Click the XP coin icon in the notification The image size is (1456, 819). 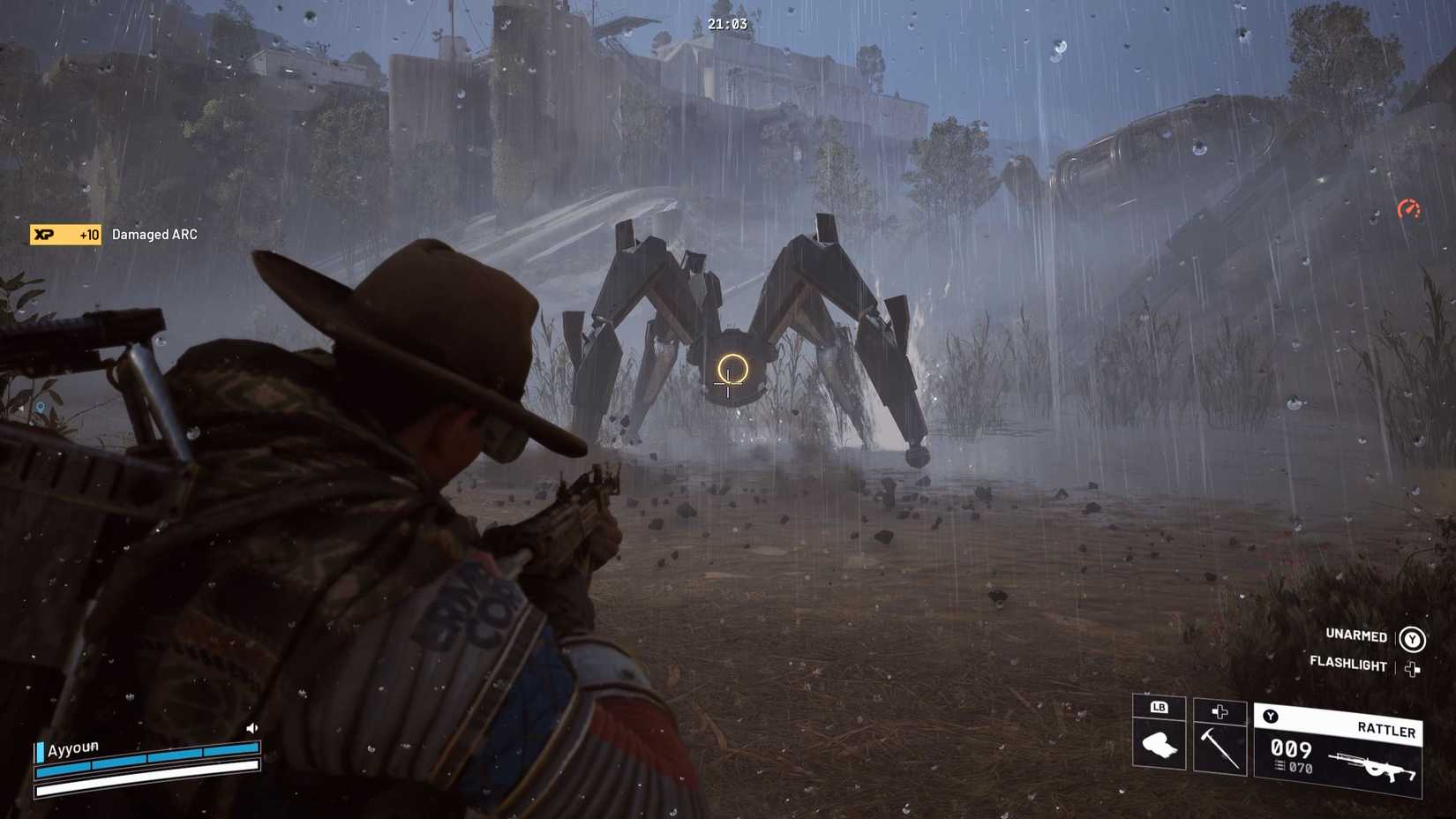pyautogui.click(x=42, y=236)
